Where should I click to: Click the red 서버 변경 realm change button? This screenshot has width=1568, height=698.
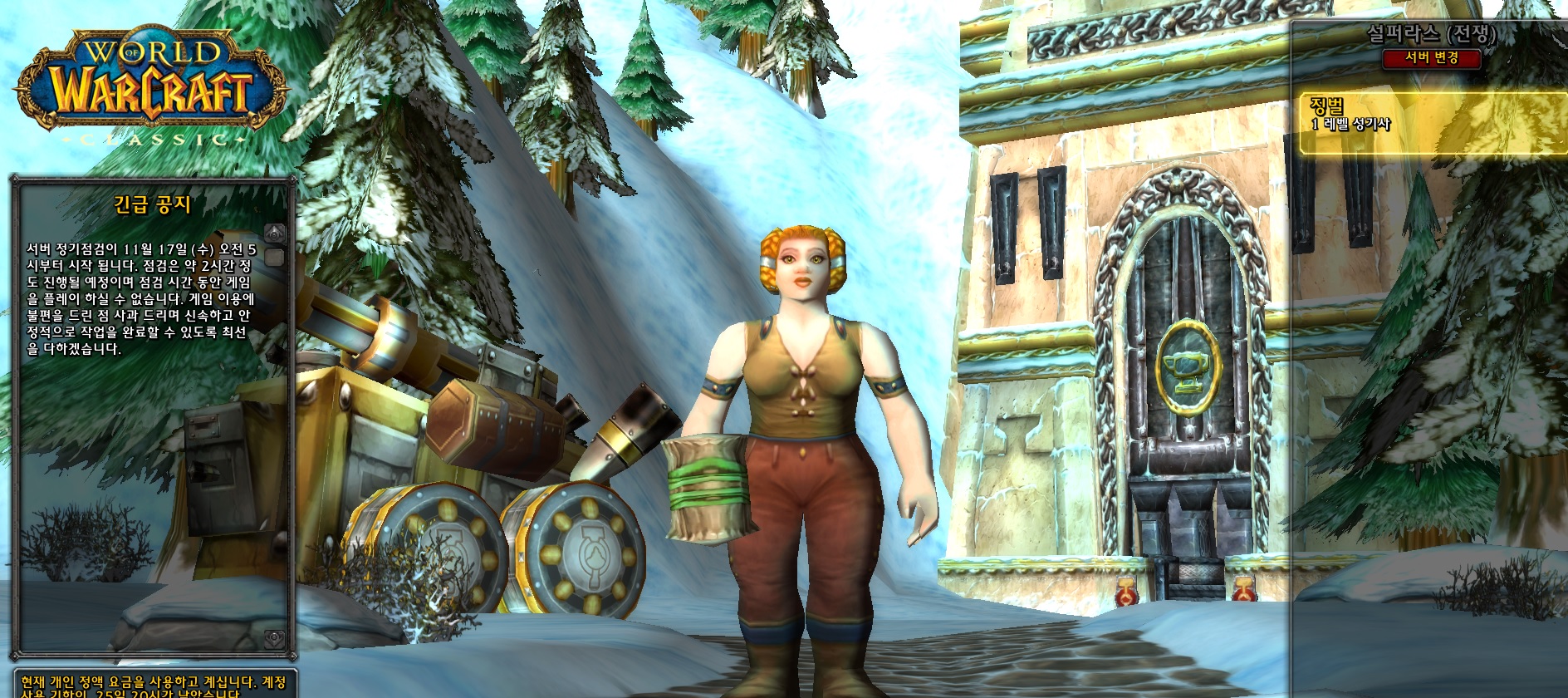click(1431, 58)
